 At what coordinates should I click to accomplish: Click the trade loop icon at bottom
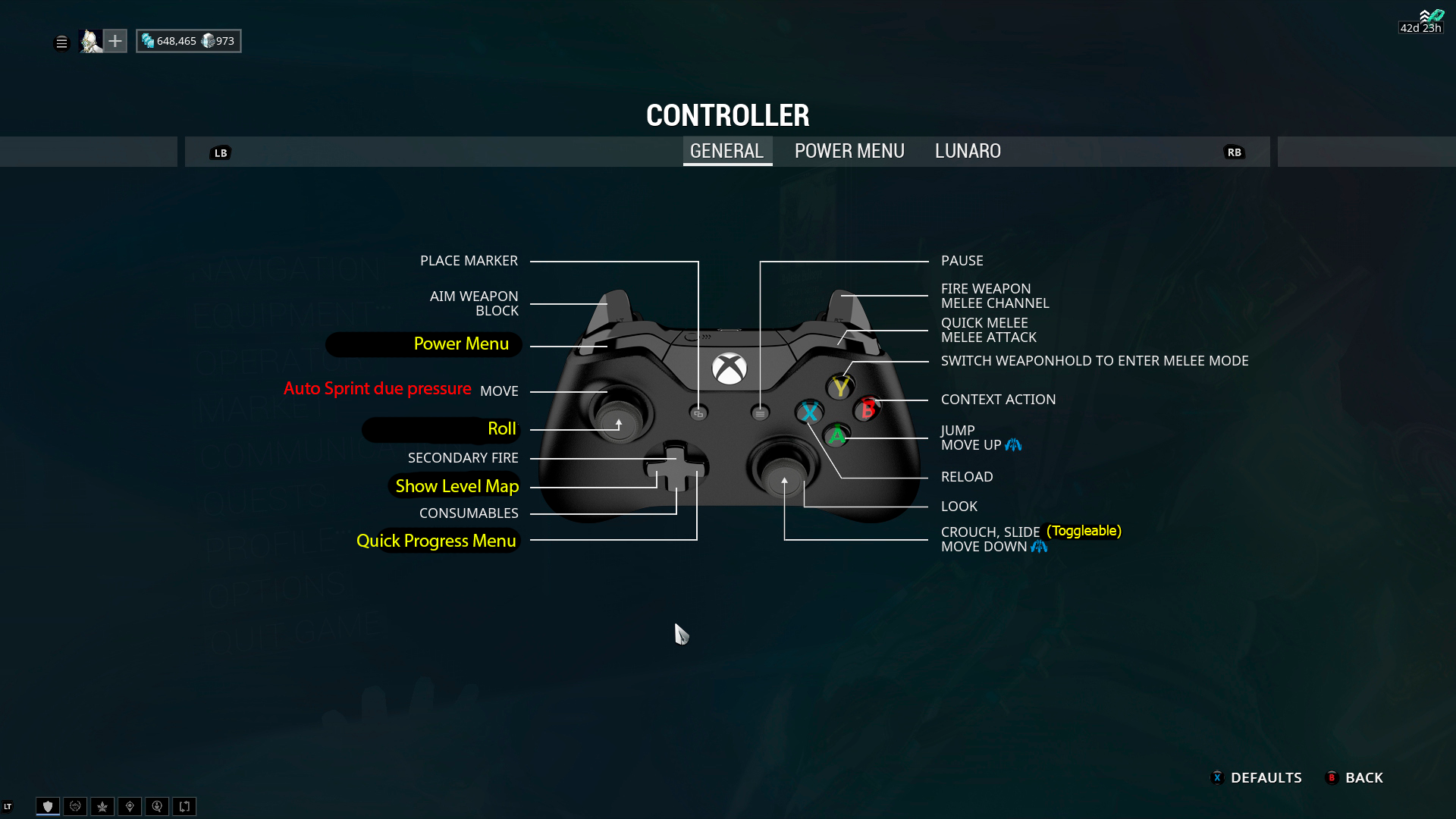point(184,806)
